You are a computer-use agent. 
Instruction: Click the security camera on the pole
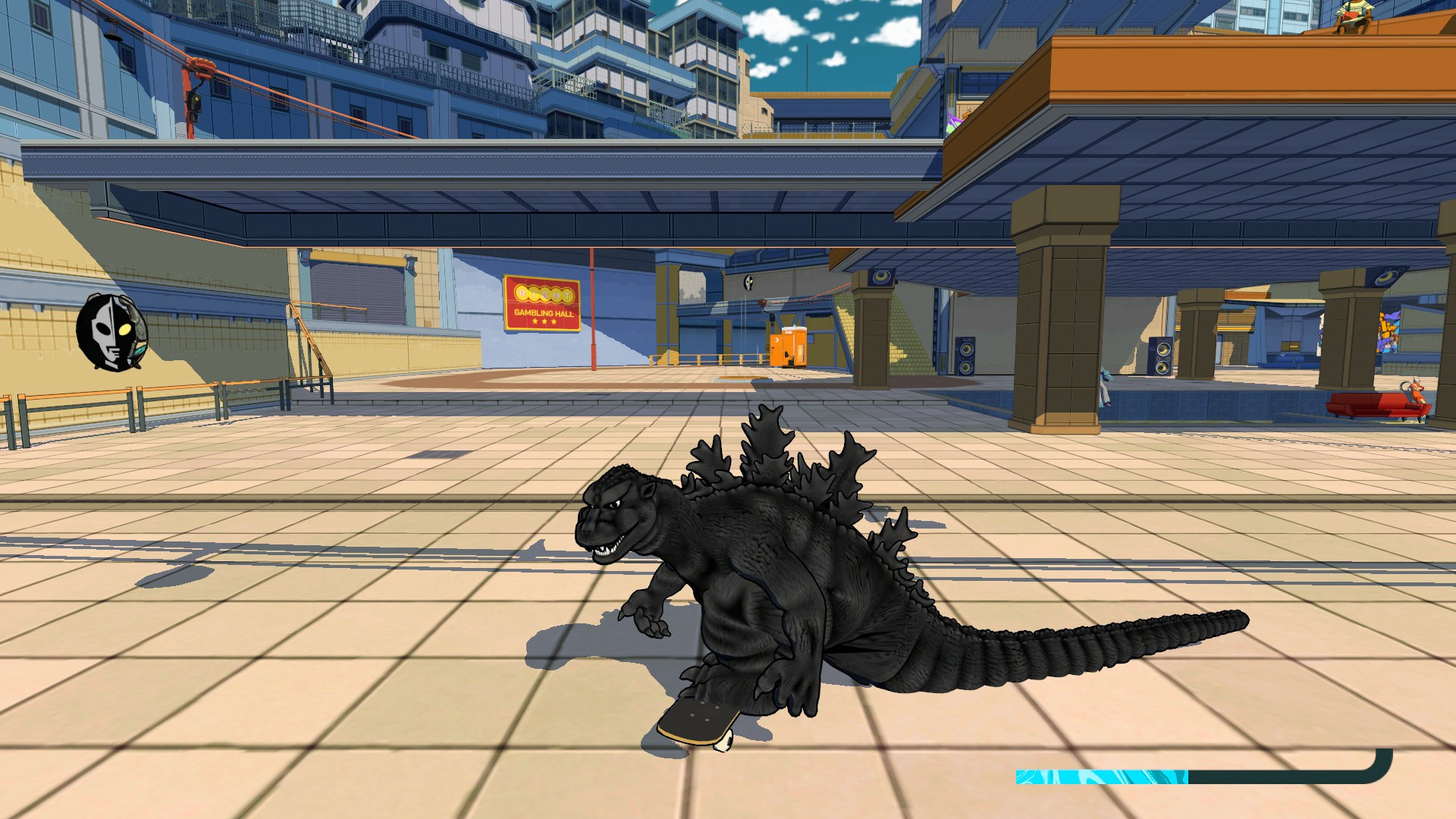pos(771,318)
